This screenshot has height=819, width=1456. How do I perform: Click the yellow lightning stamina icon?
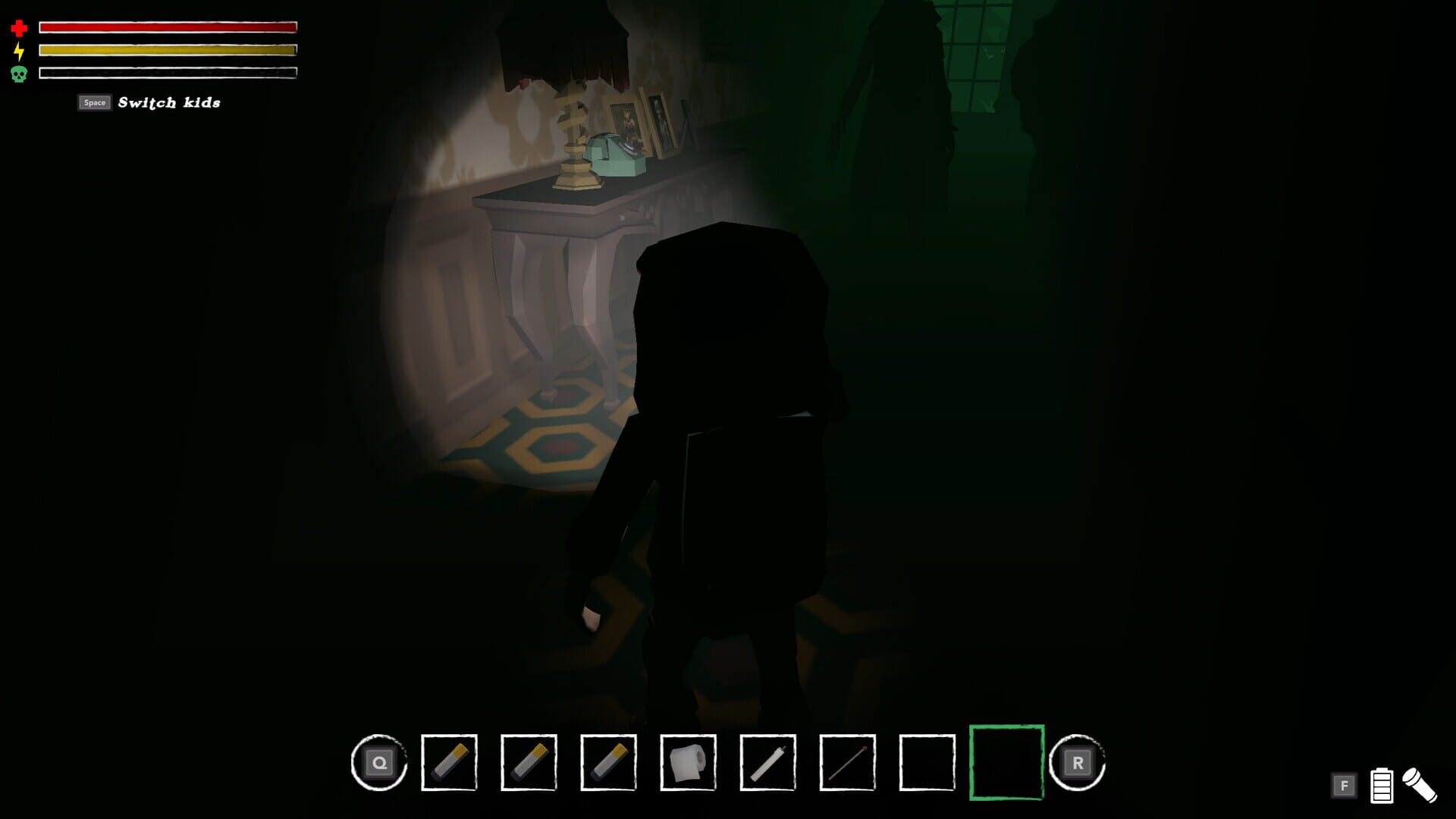coord(20,51)
